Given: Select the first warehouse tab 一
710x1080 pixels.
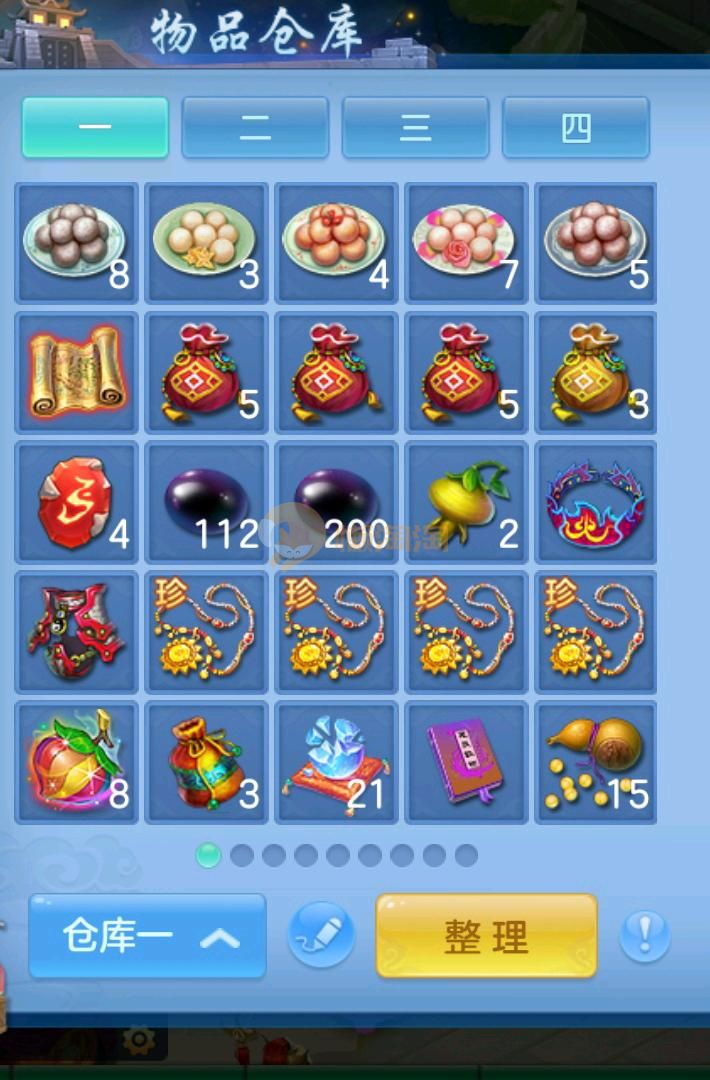Looking at the screenshot, I should point(95,127).
